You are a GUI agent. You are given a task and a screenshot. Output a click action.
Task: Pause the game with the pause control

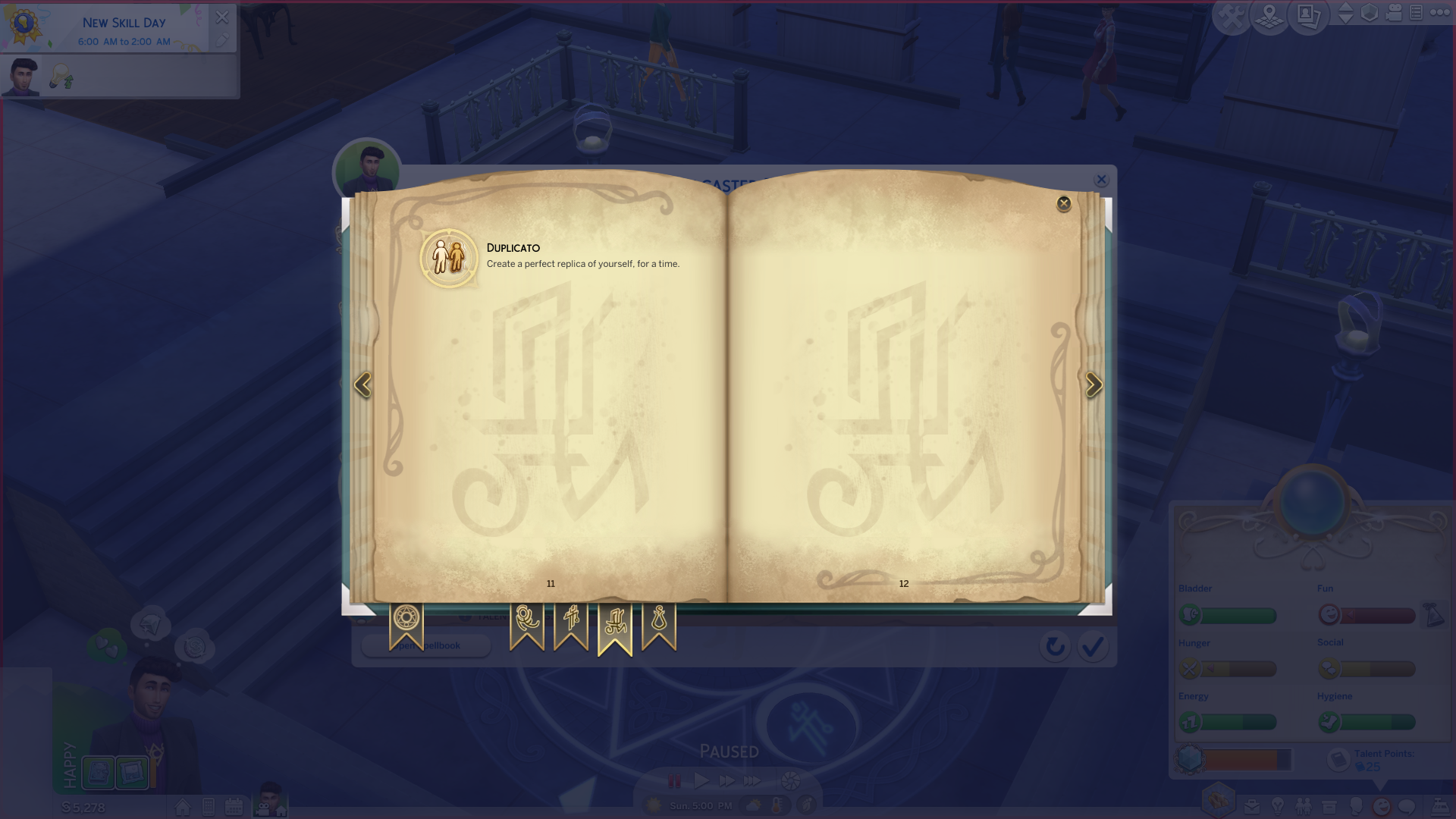pyautogui.click(x=673, y=779)
